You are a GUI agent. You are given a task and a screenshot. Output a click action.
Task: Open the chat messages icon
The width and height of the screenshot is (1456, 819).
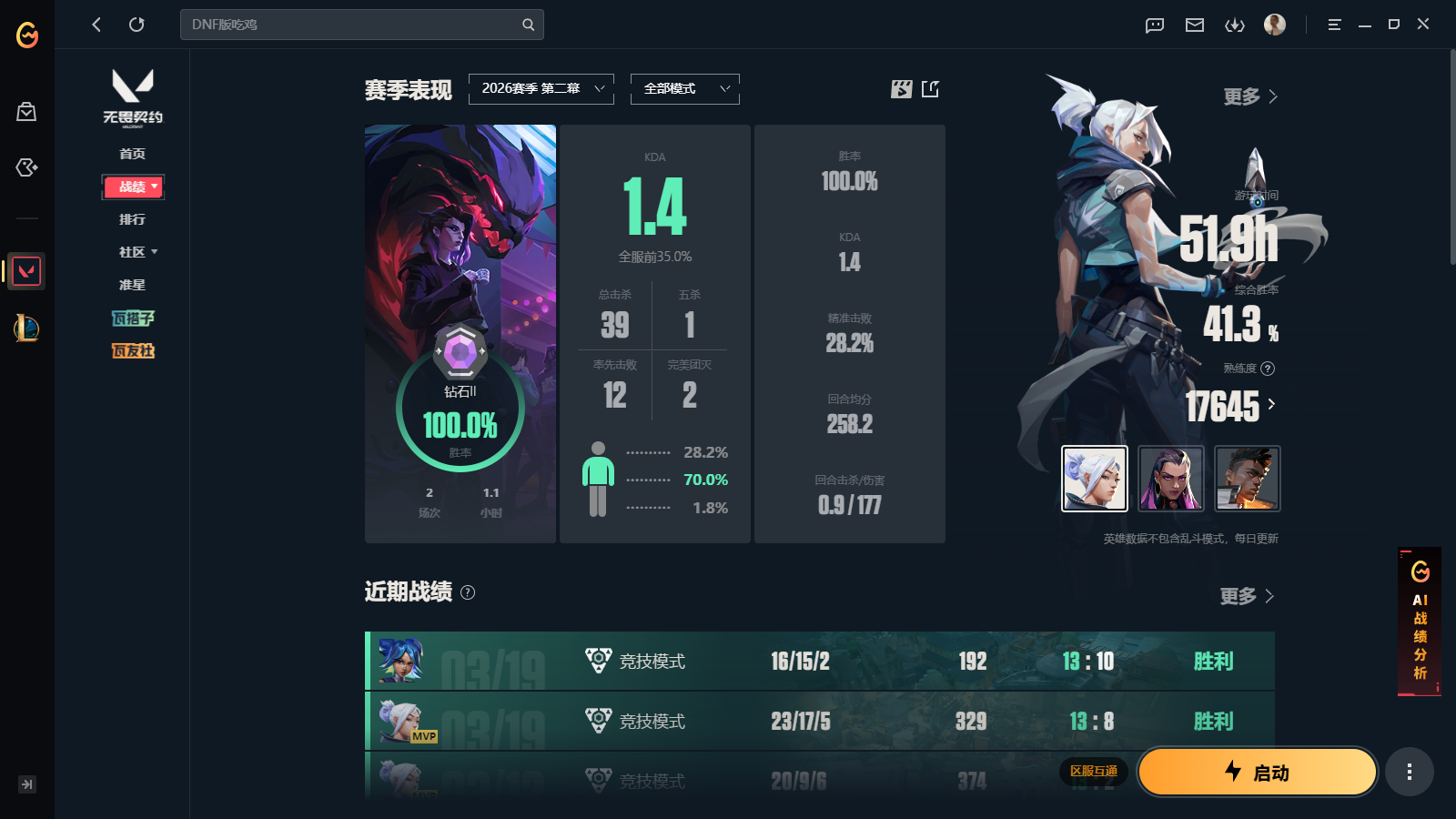(1154, 25)
